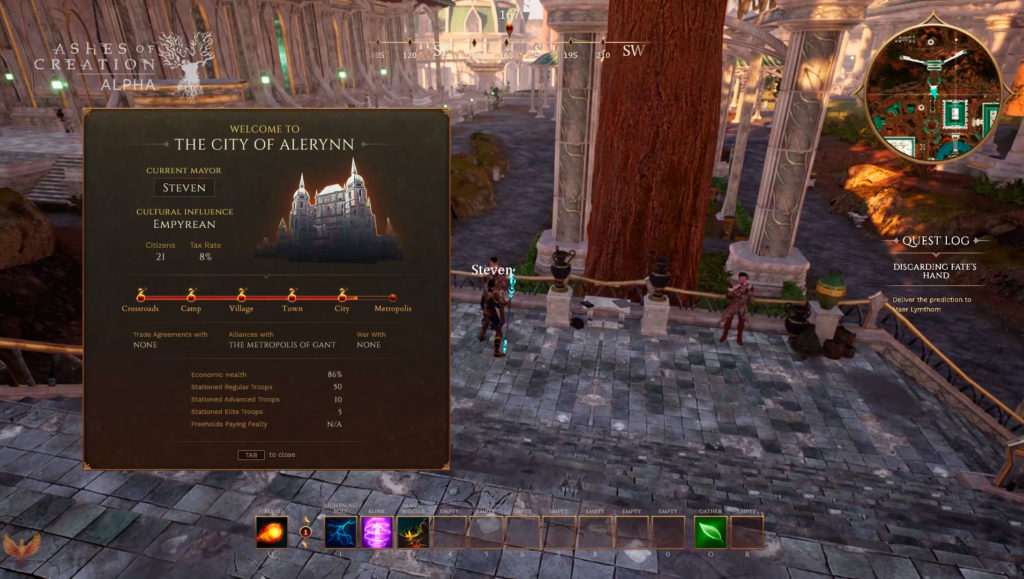The height and width of the screenshot is (579, 1024).
Task: Select the Metropolis stage node
Action: point(392,297)
